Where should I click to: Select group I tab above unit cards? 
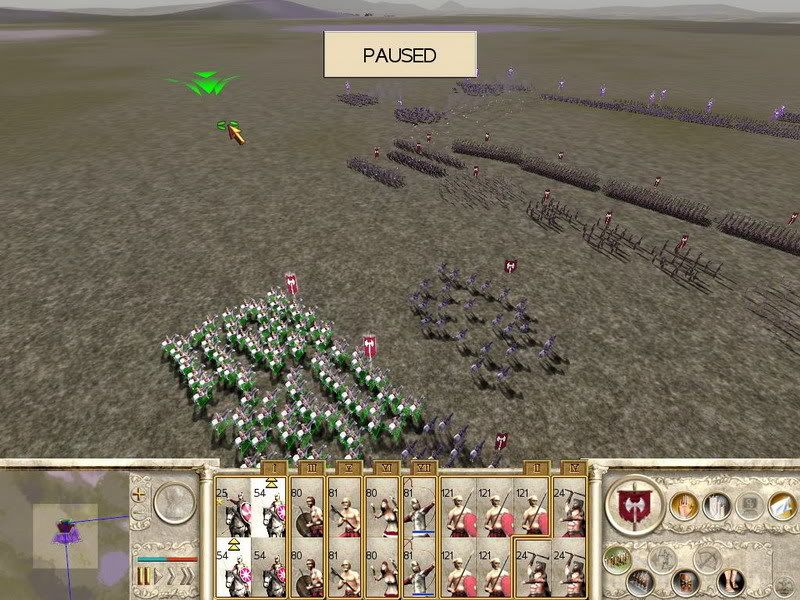point(270,468)
